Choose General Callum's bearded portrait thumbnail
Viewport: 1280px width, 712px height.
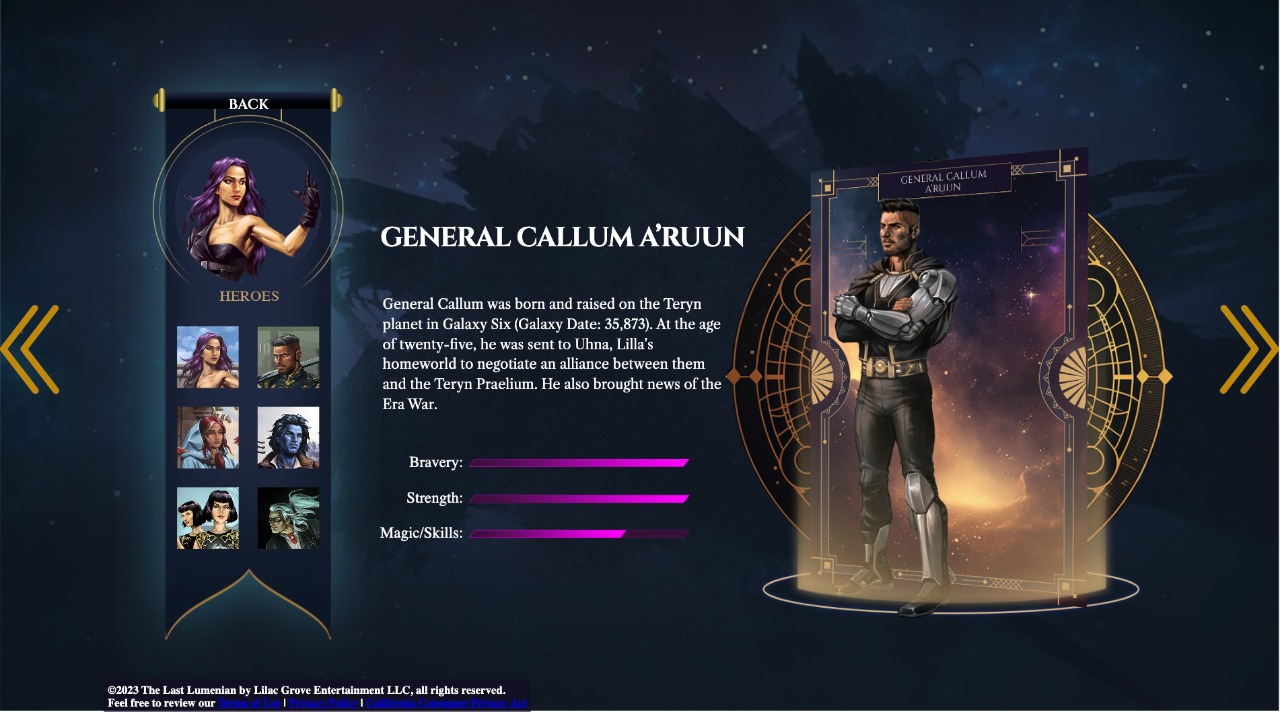(288, 357)
